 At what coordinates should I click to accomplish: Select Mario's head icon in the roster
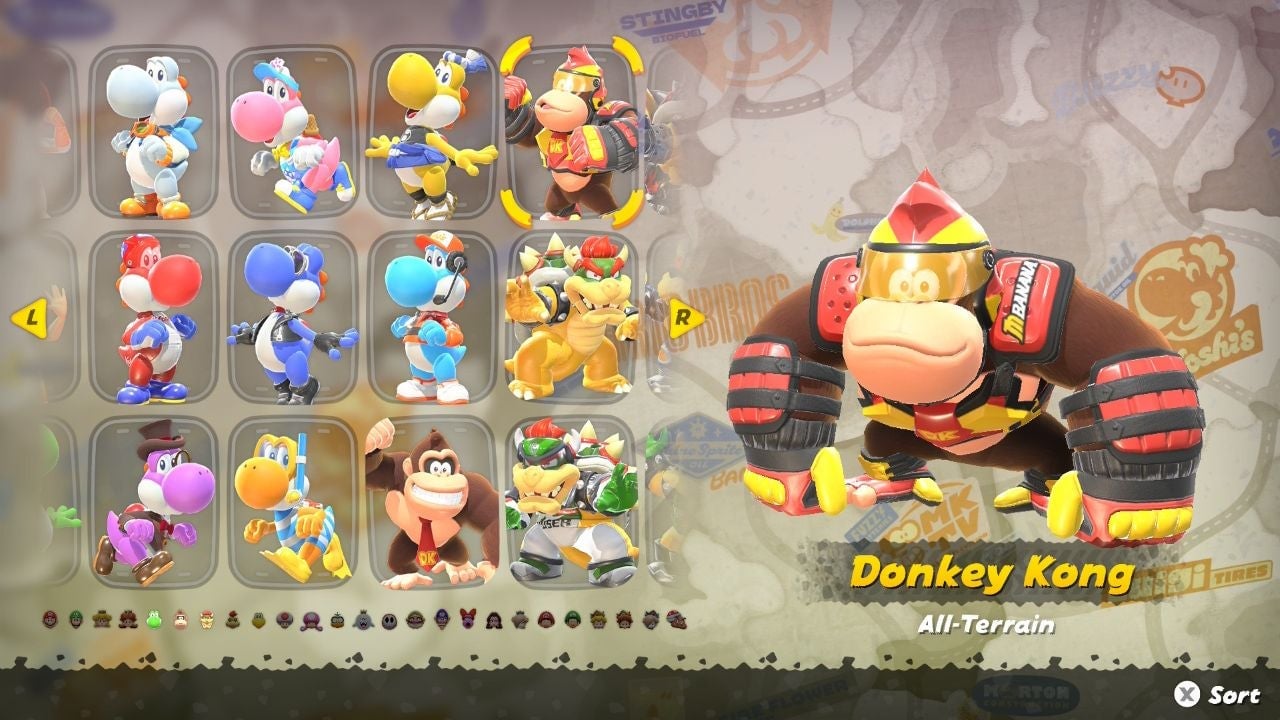point(48,620)
